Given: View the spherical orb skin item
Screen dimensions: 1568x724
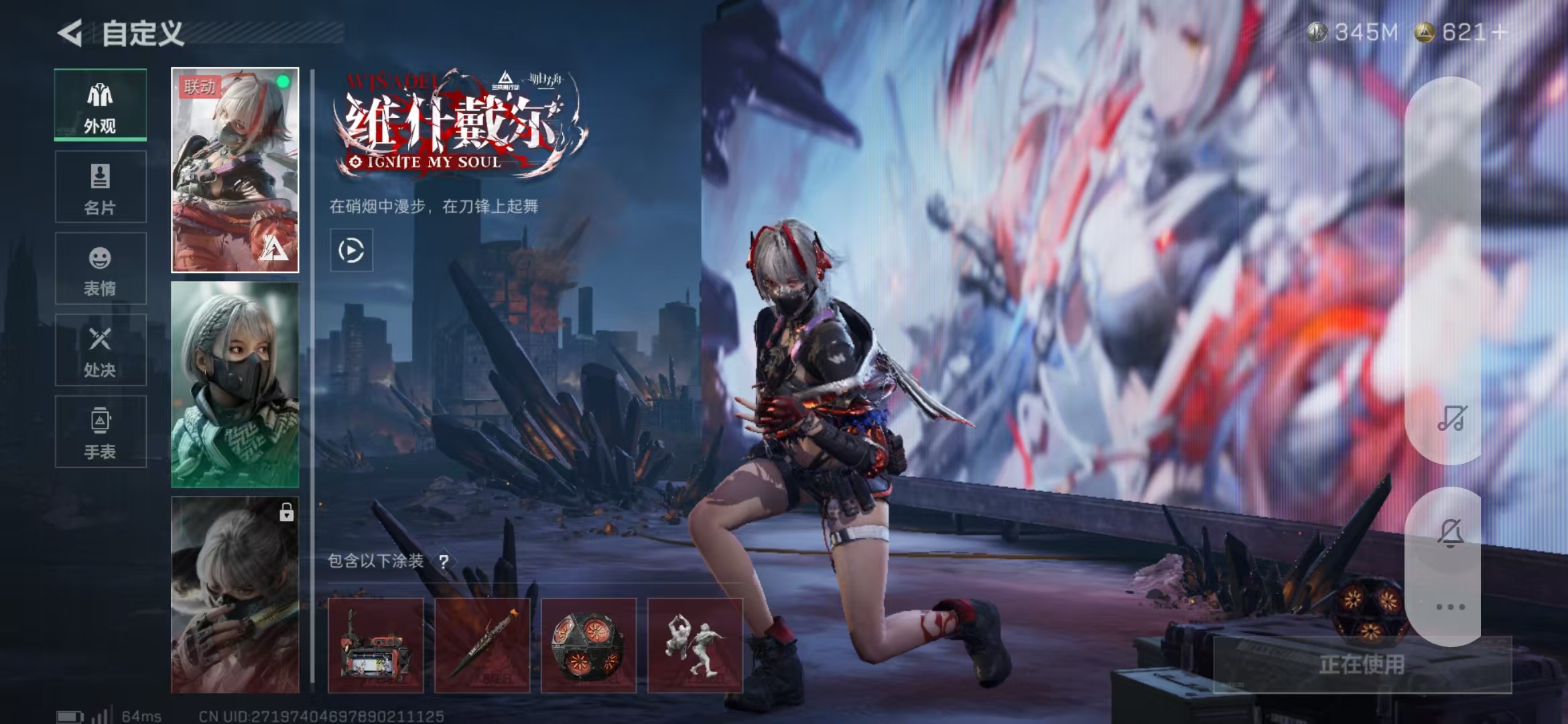Looking at the screenshot, I should (588, 645).
